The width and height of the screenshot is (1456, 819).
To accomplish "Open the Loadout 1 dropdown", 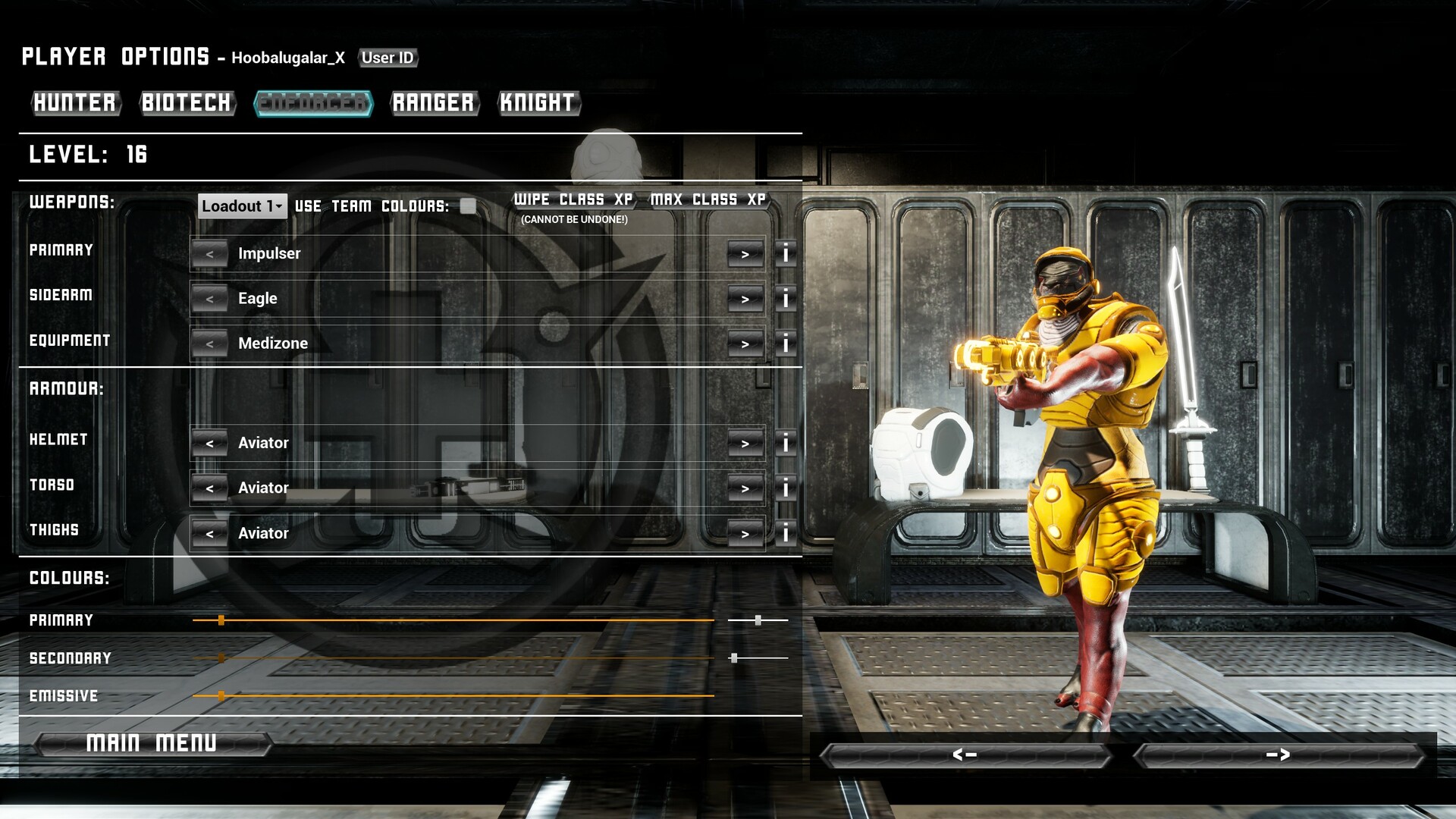I will pyautogui.click(x=241, y=206).
